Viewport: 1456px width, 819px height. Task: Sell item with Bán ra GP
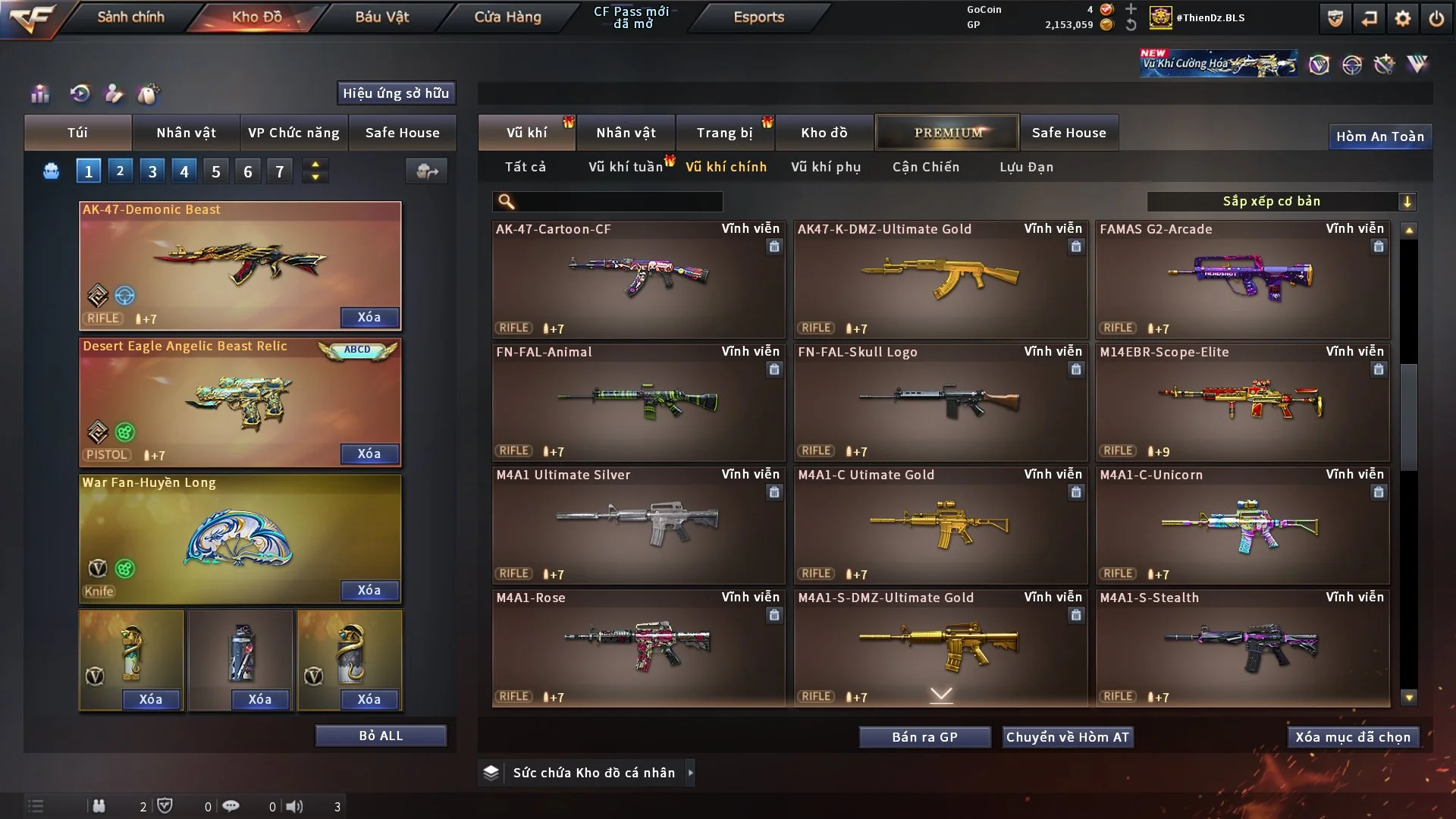click(x=924, y=737)
